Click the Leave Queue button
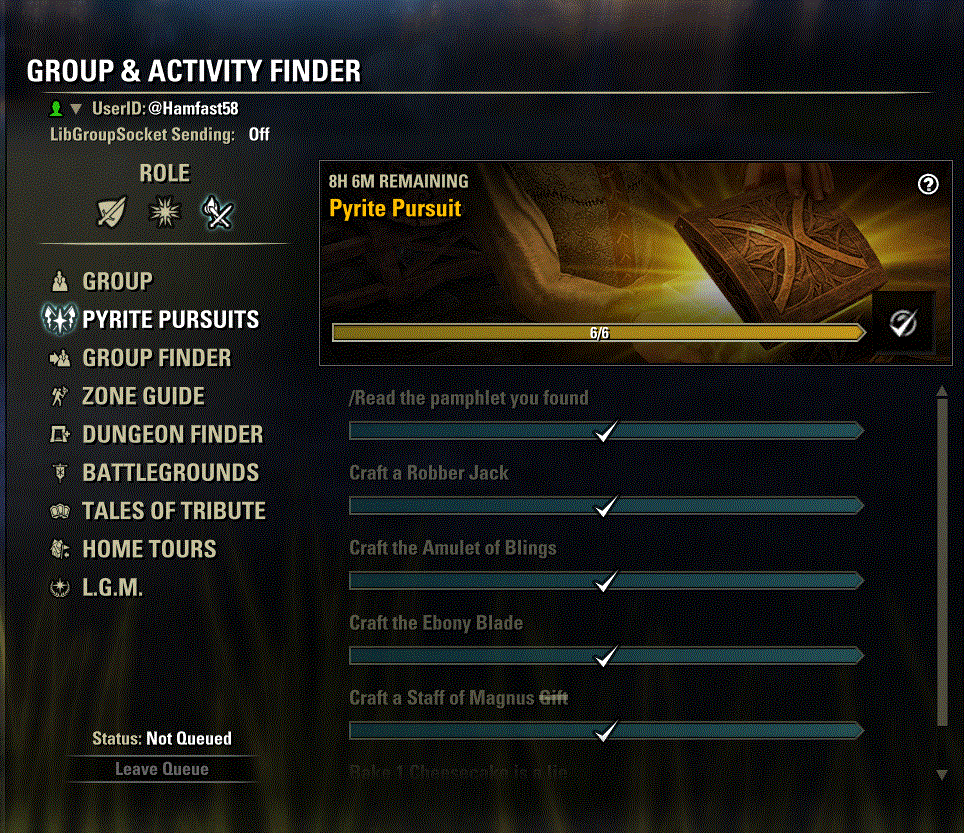The height and width of the screenshot is (833, 964). tap(162, 769)
